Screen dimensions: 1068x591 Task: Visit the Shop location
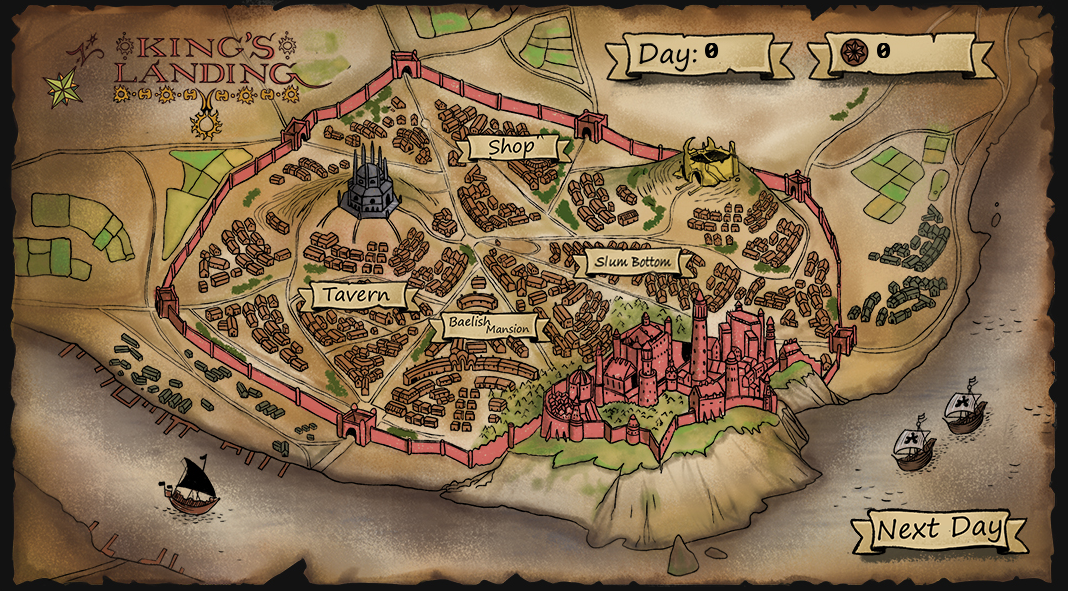[511, 148]
